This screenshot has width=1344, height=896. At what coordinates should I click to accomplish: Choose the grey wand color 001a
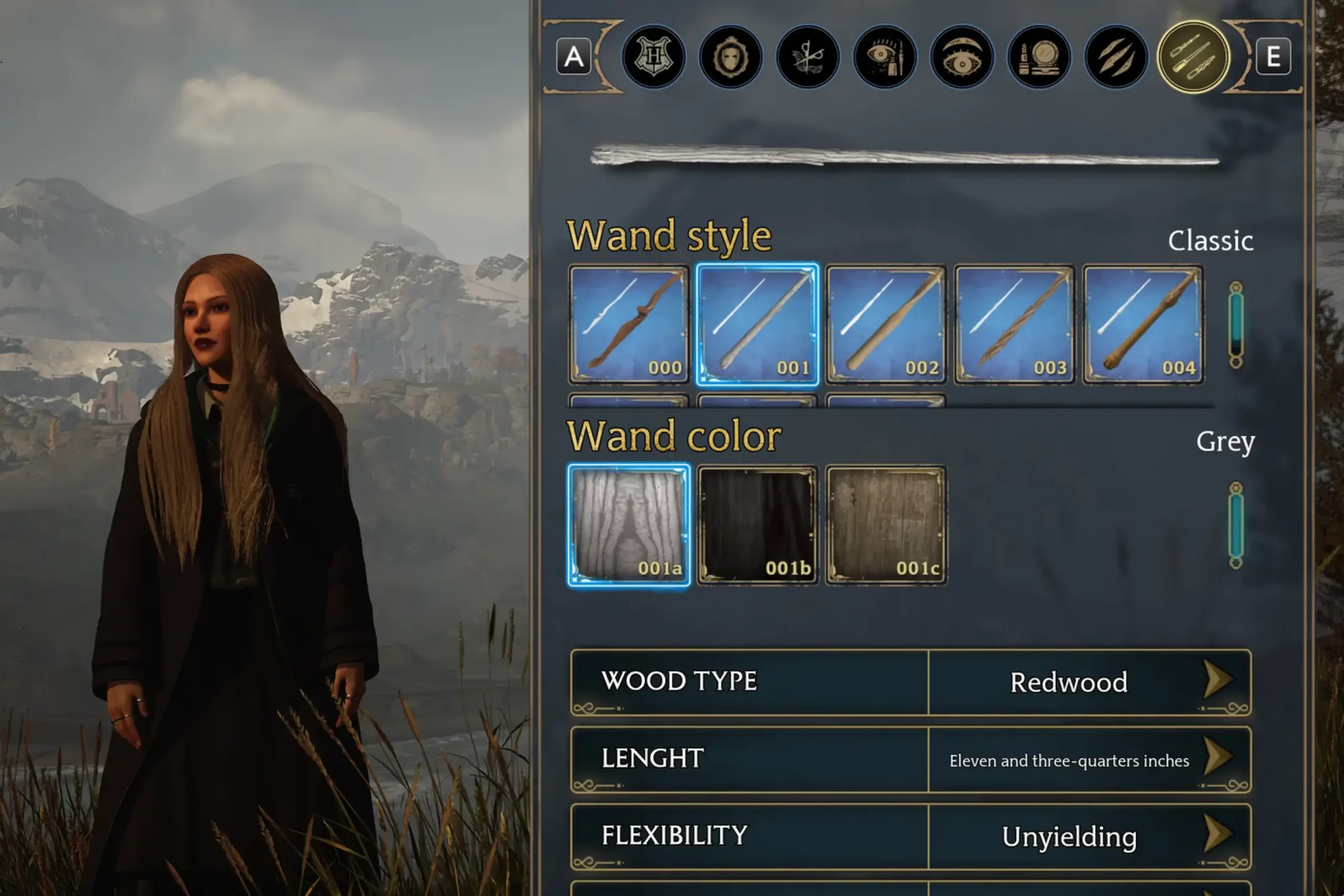click(628, 524)
